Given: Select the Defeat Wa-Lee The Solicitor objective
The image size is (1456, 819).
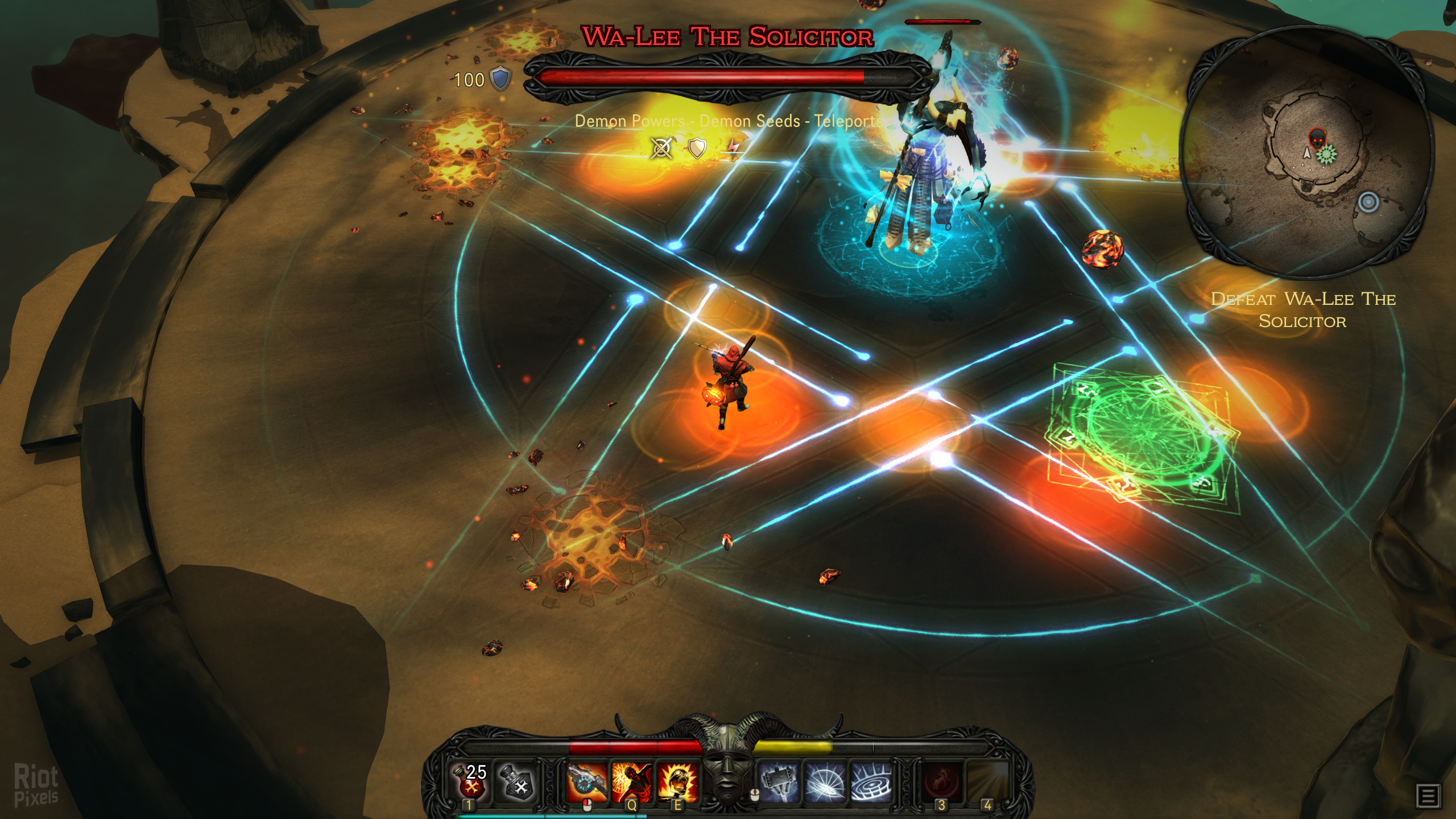Looking at the screenshot, I should [x=1302, y=310].
